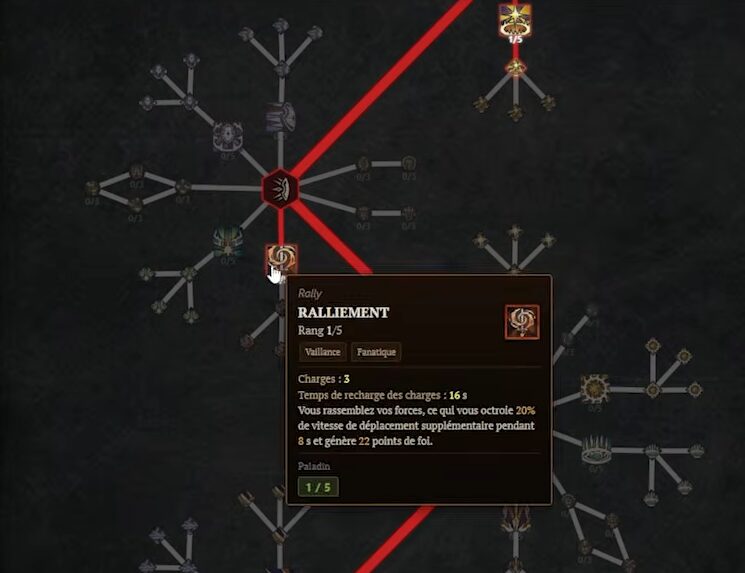Click the Ralliement icon inside the tooltip

coord(522,322)
